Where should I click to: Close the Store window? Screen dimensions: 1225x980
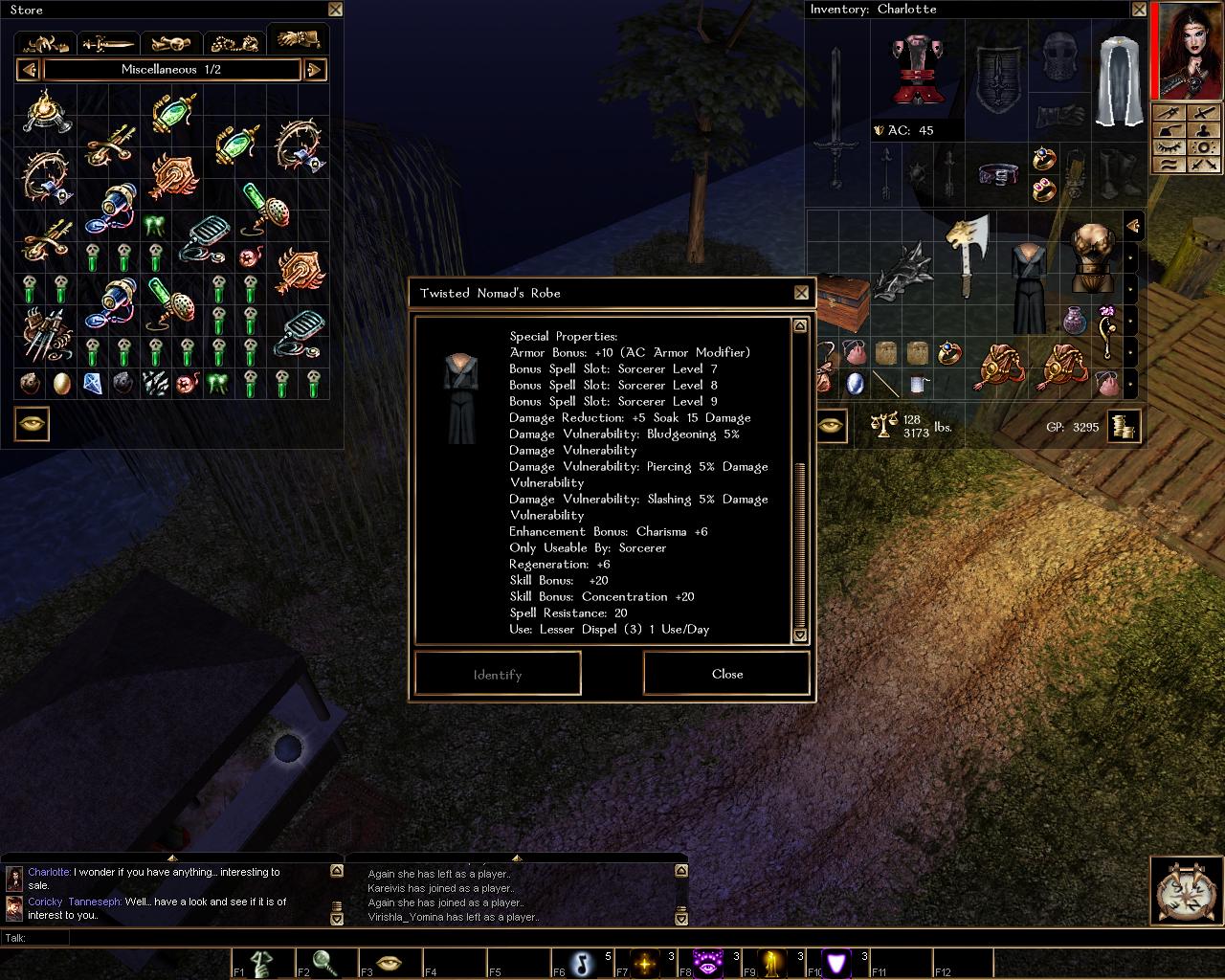click(335, 10)
